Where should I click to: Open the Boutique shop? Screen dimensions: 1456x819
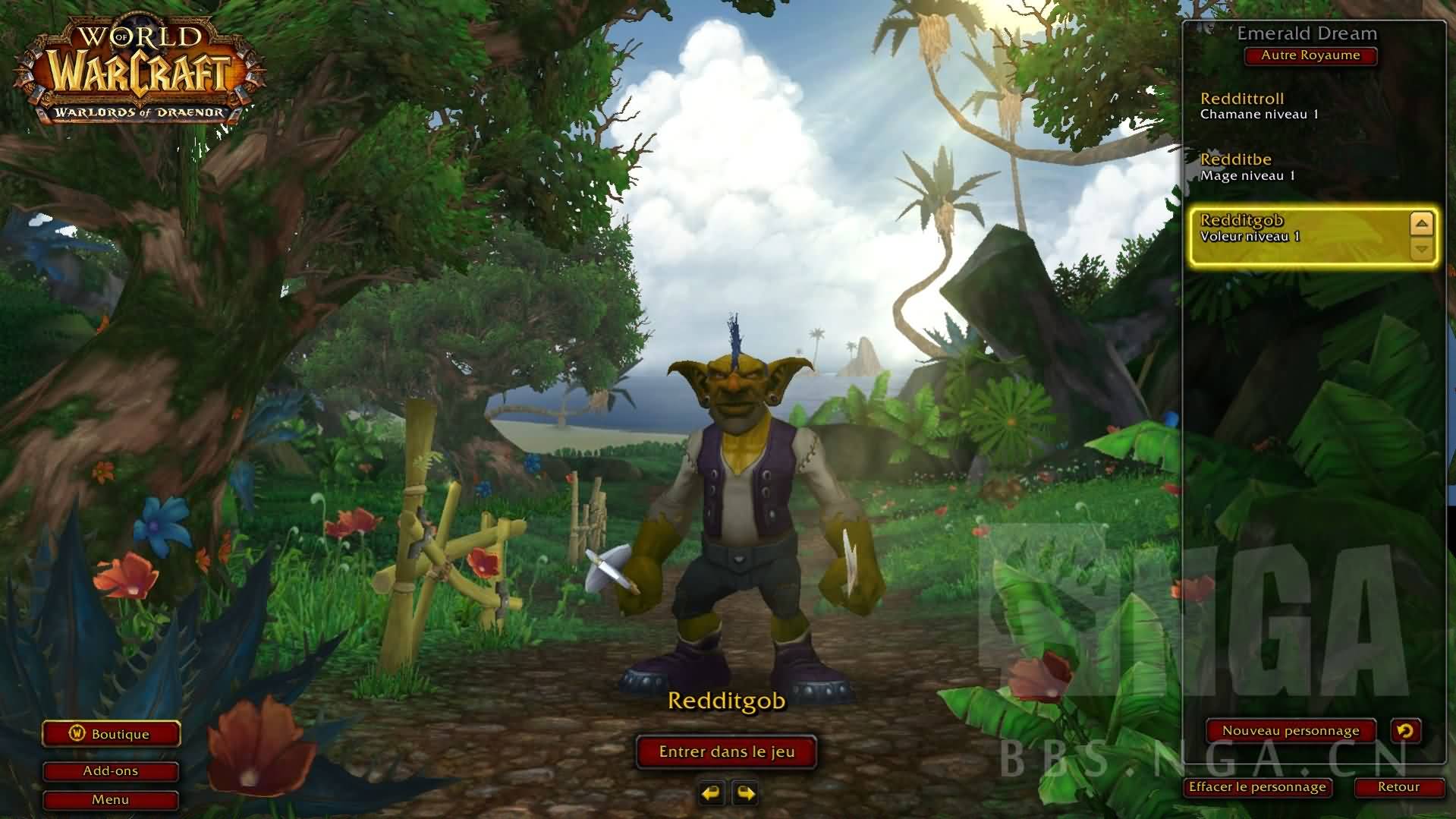111,734
